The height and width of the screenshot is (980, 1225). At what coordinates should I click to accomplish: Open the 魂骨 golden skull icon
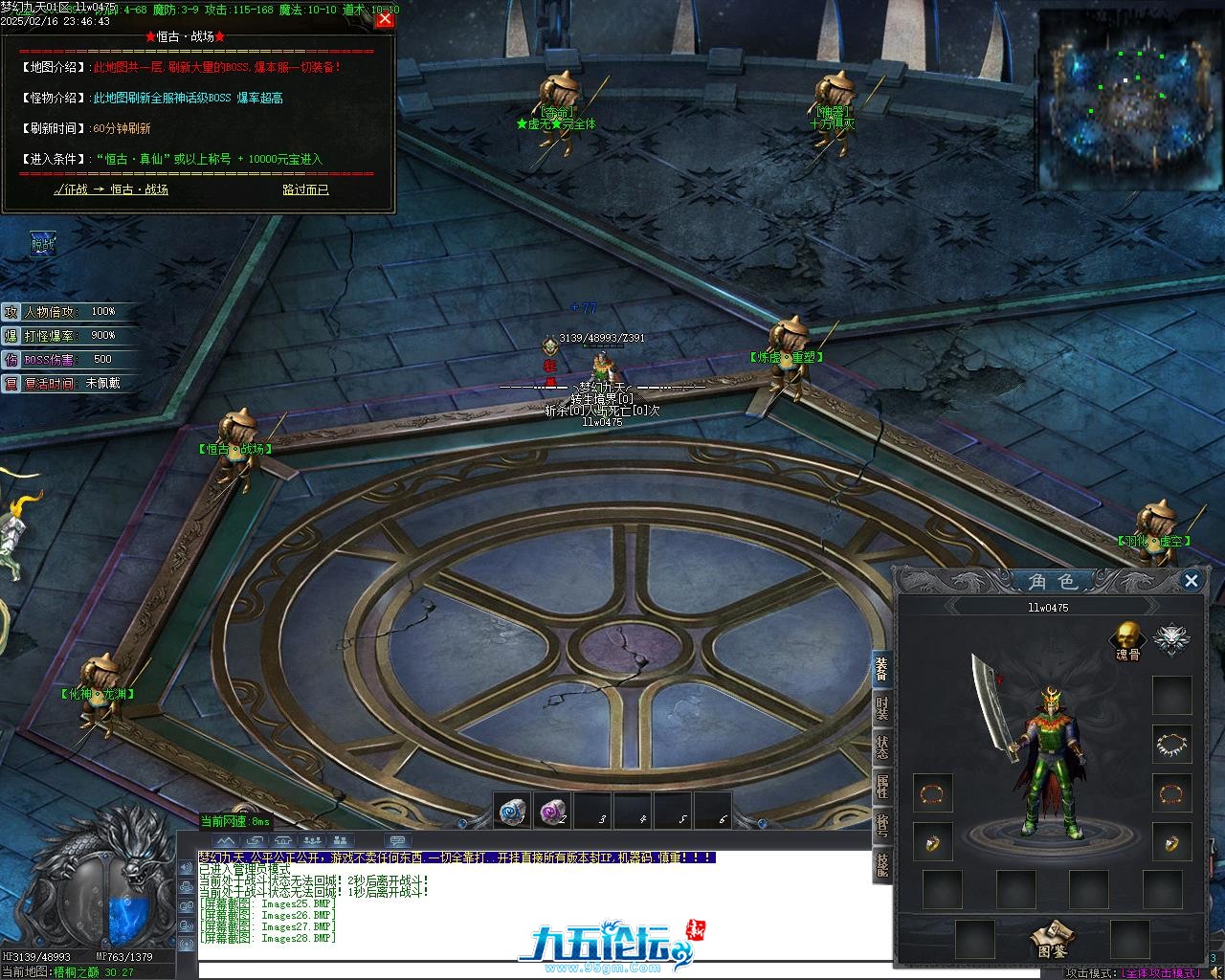(x=1128, y=636)
